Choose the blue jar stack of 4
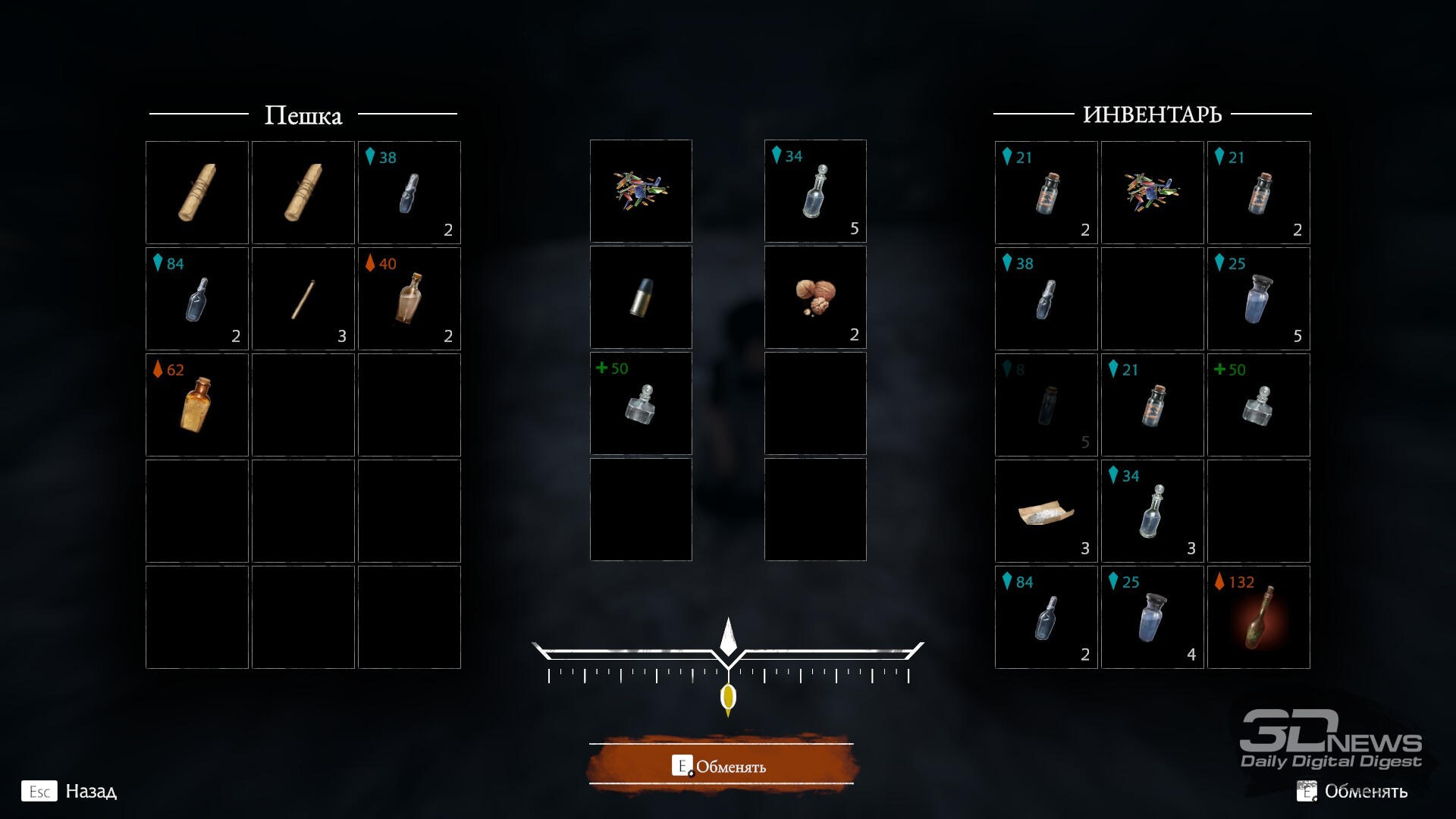The height and width of the screenshot is (819, 1456). pyautogui.click(x=1152, y=617)
